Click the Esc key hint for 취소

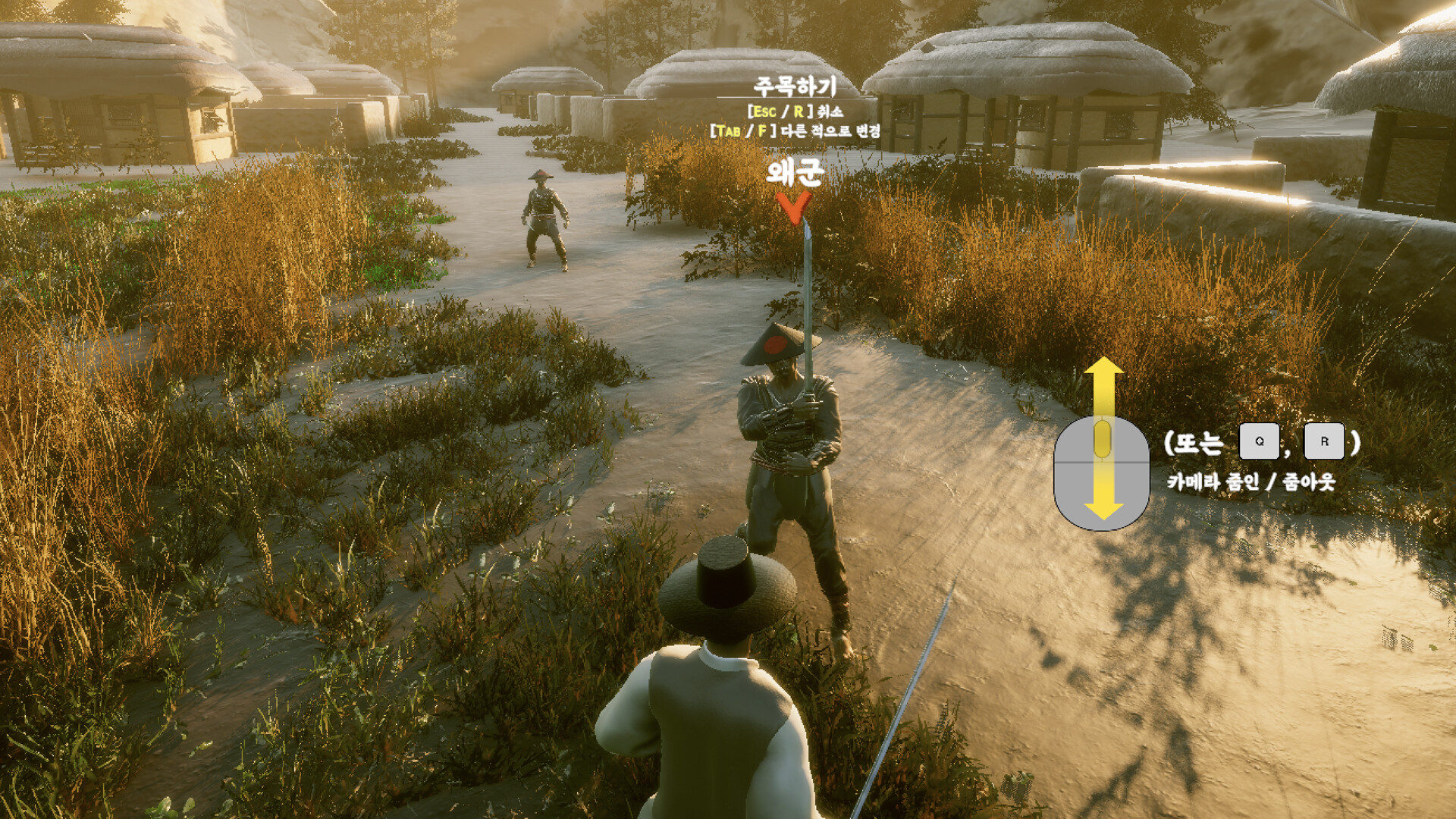(x=764, y=111)
